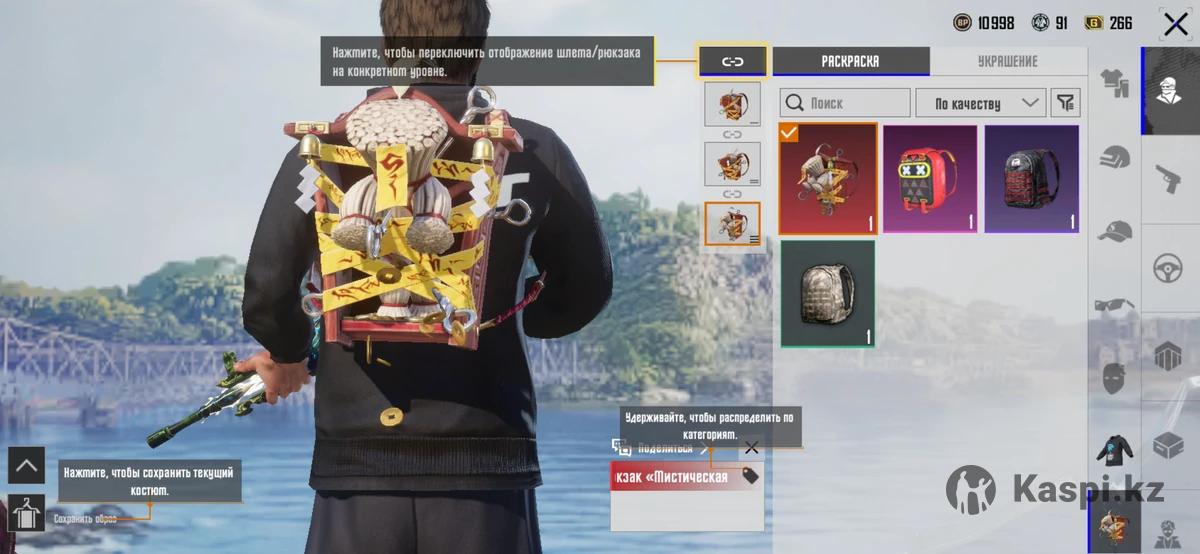Select the helmet clothing category
This screenshot has height=554, width=1200.
(1114, 157)
